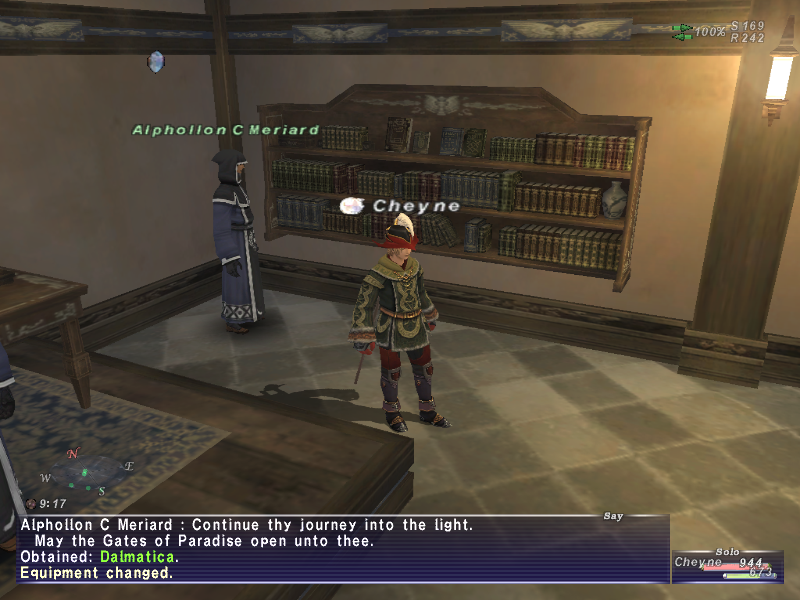Screen dimensions: 800x600
Task: Click the clock icon beside 9:17
Action: [31, 504]
